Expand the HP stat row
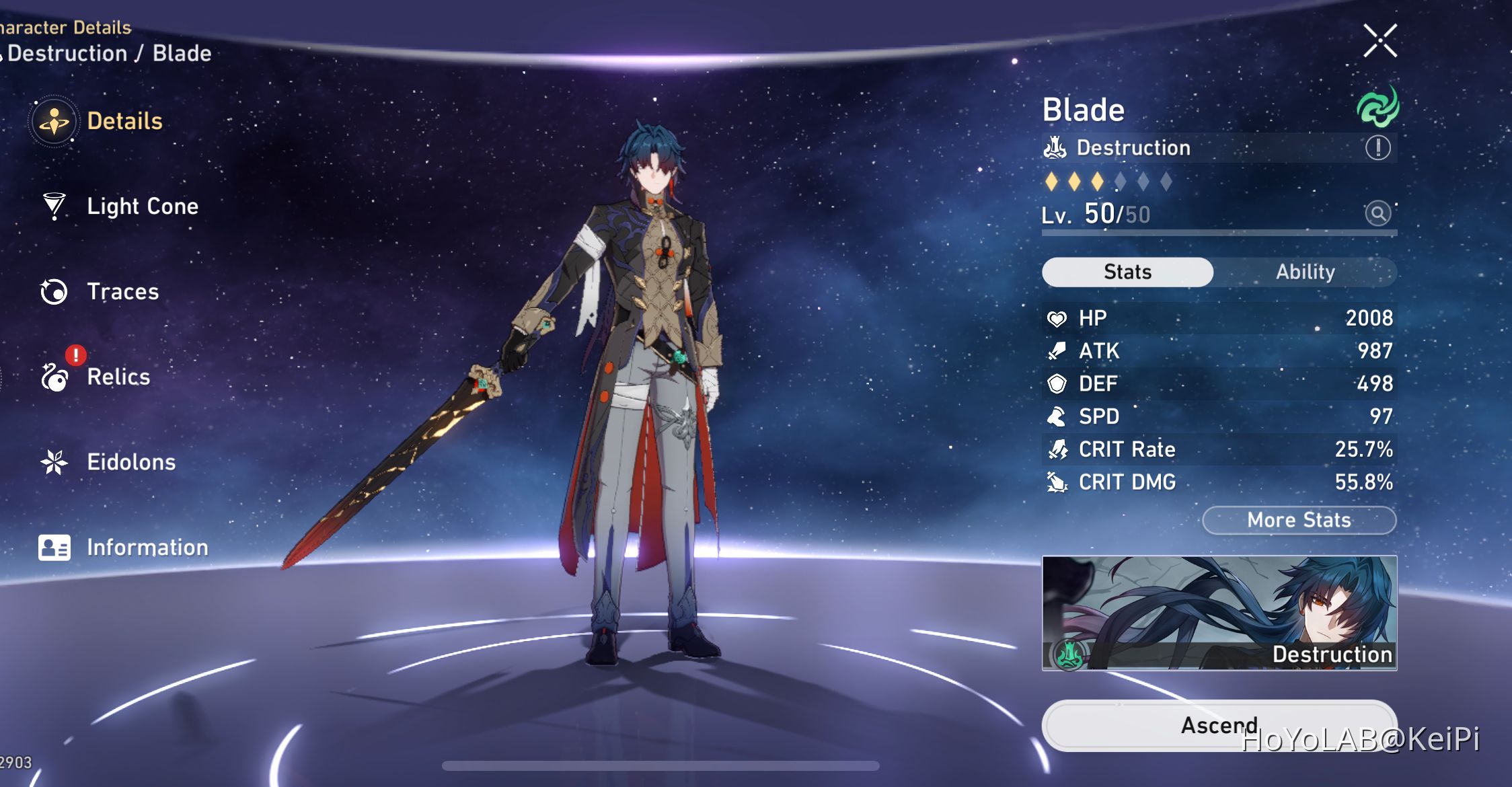The height and width of the screenshot is (787, 1512). tap(1217, 317)
